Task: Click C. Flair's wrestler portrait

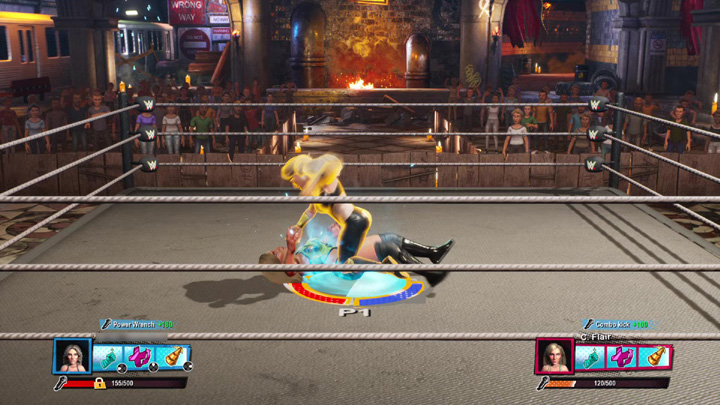Action: tap(554, 357)
